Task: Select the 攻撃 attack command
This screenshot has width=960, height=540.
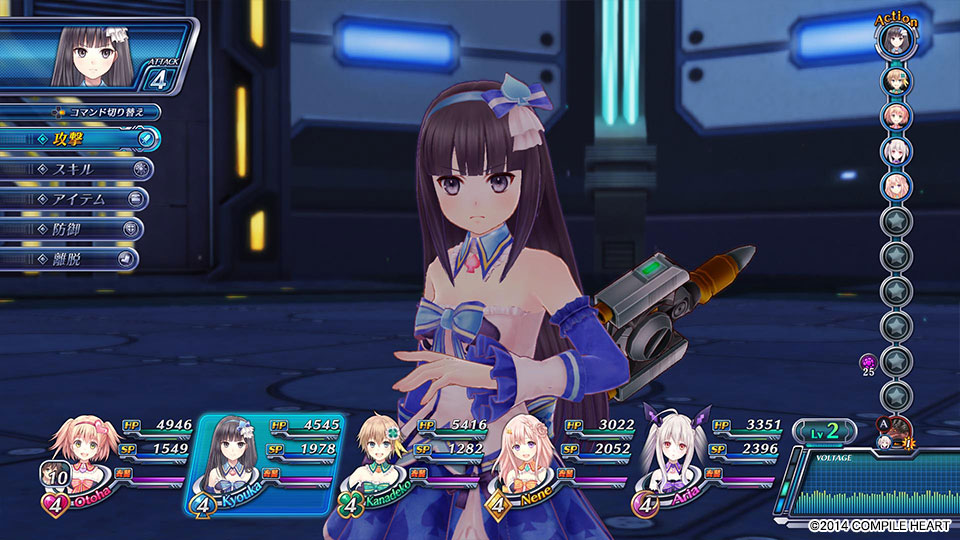Action: [80, 138]
